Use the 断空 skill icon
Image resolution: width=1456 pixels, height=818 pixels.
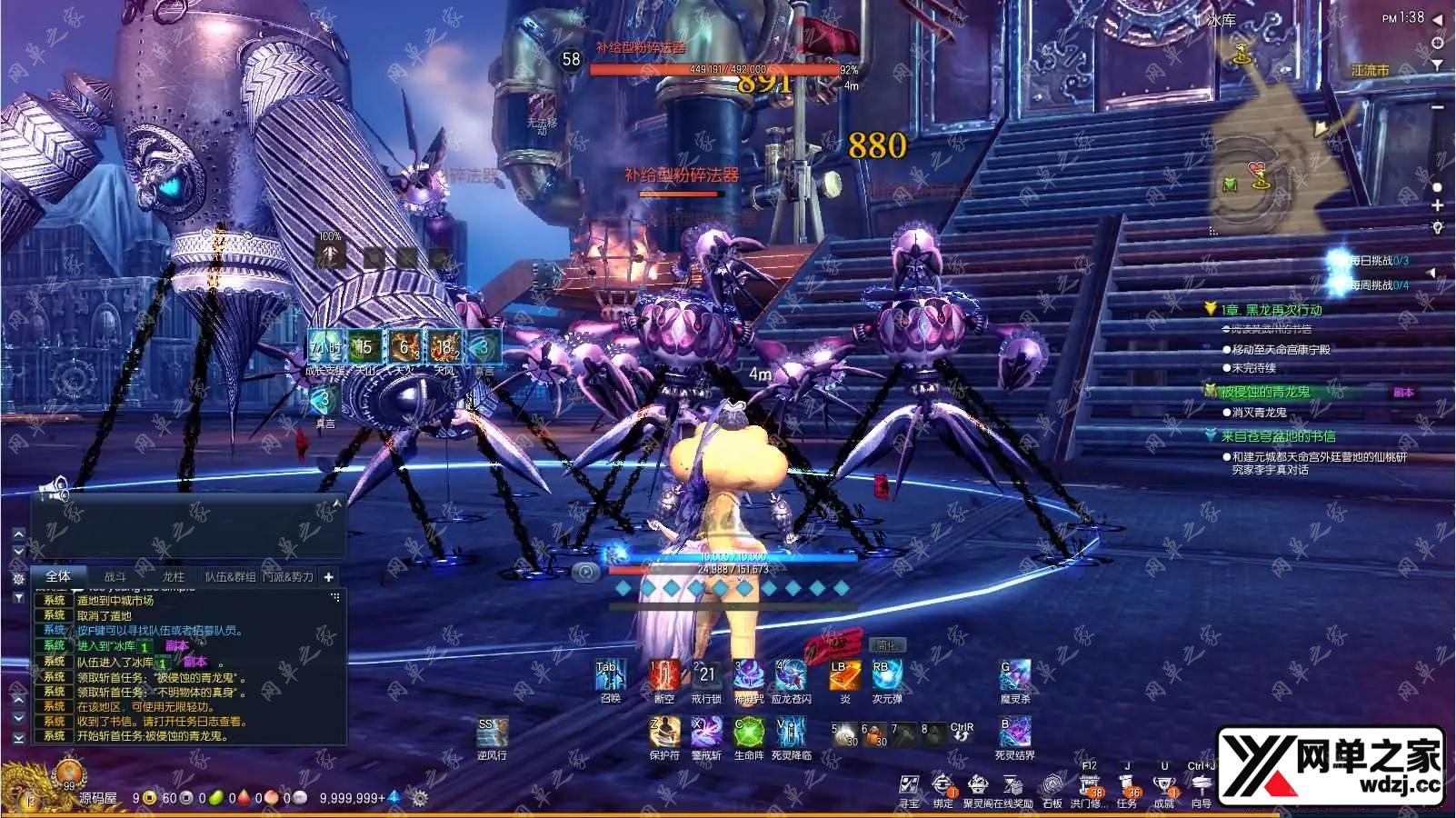point(664,677)
